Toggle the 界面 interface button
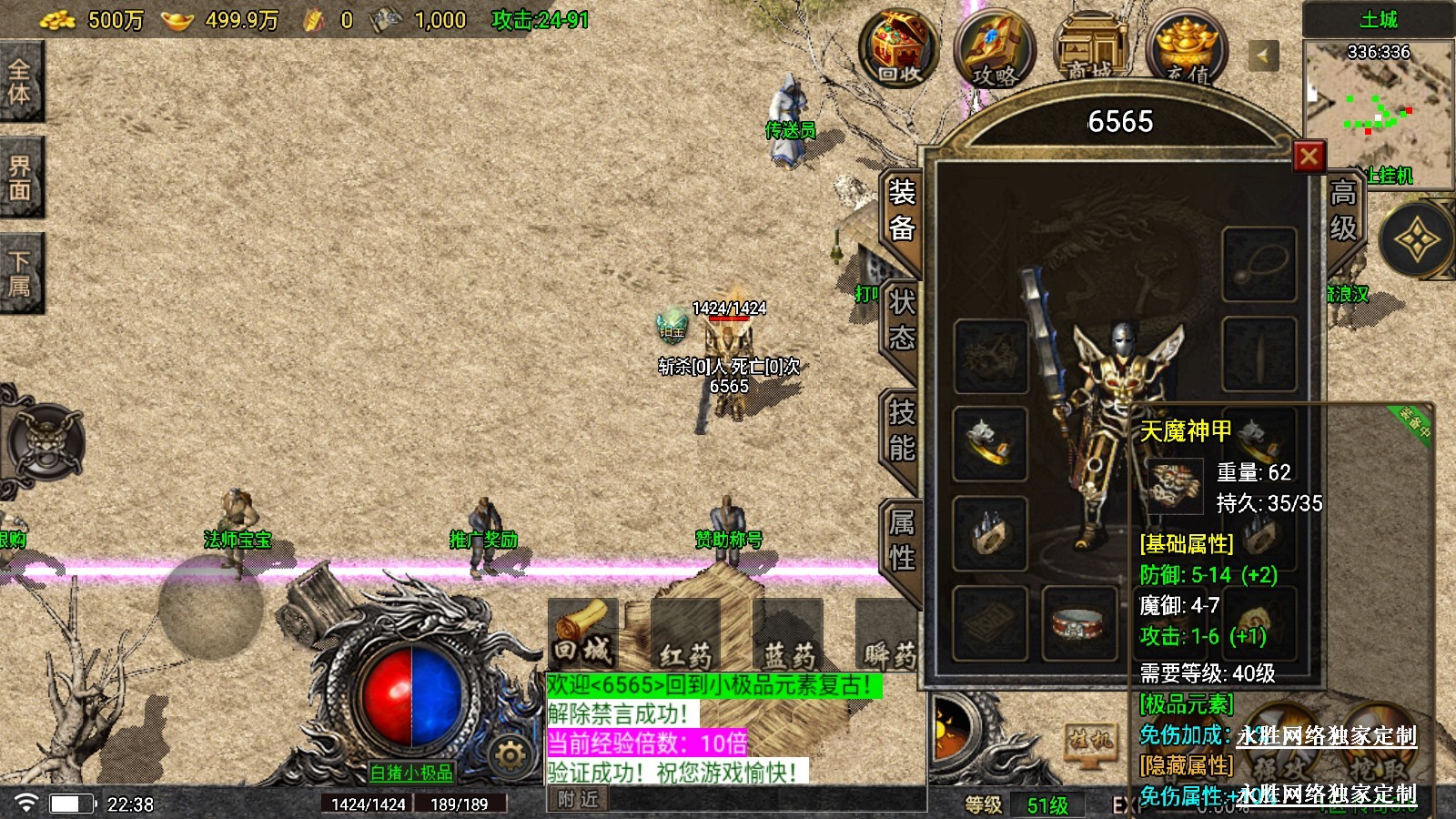Screen dimensions: 1456x819 coord(20,177)
